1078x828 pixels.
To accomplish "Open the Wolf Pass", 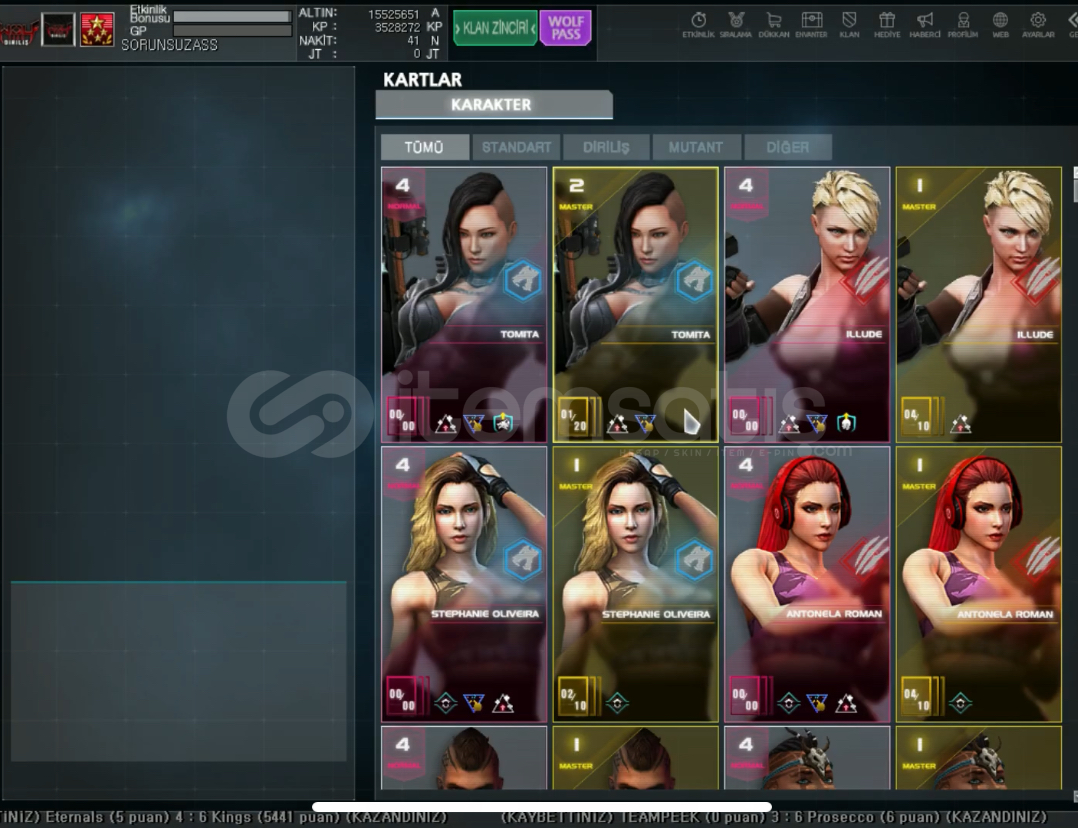I will click(x=566, y=28).
